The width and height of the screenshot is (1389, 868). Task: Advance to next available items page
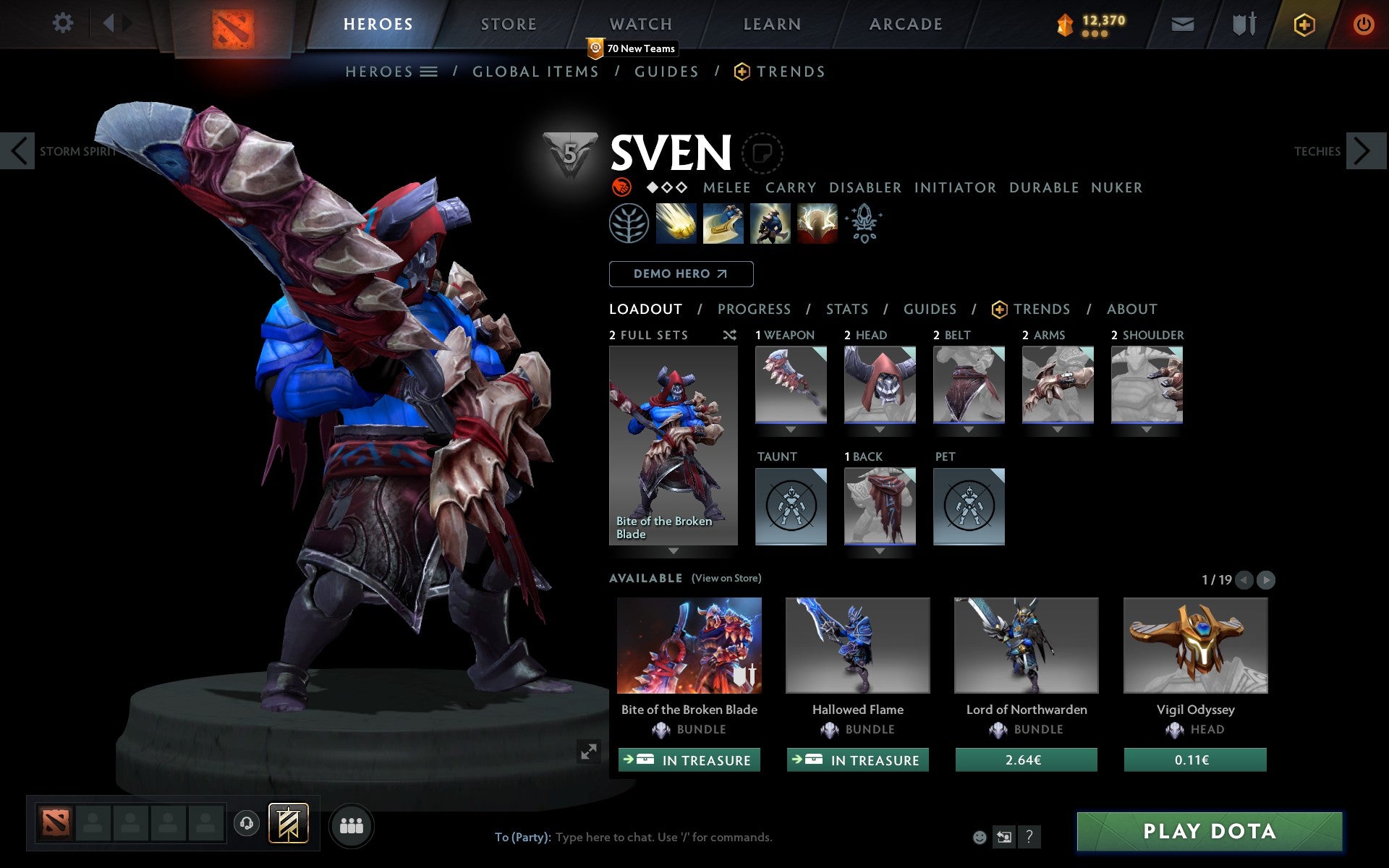pos(1265,579)
